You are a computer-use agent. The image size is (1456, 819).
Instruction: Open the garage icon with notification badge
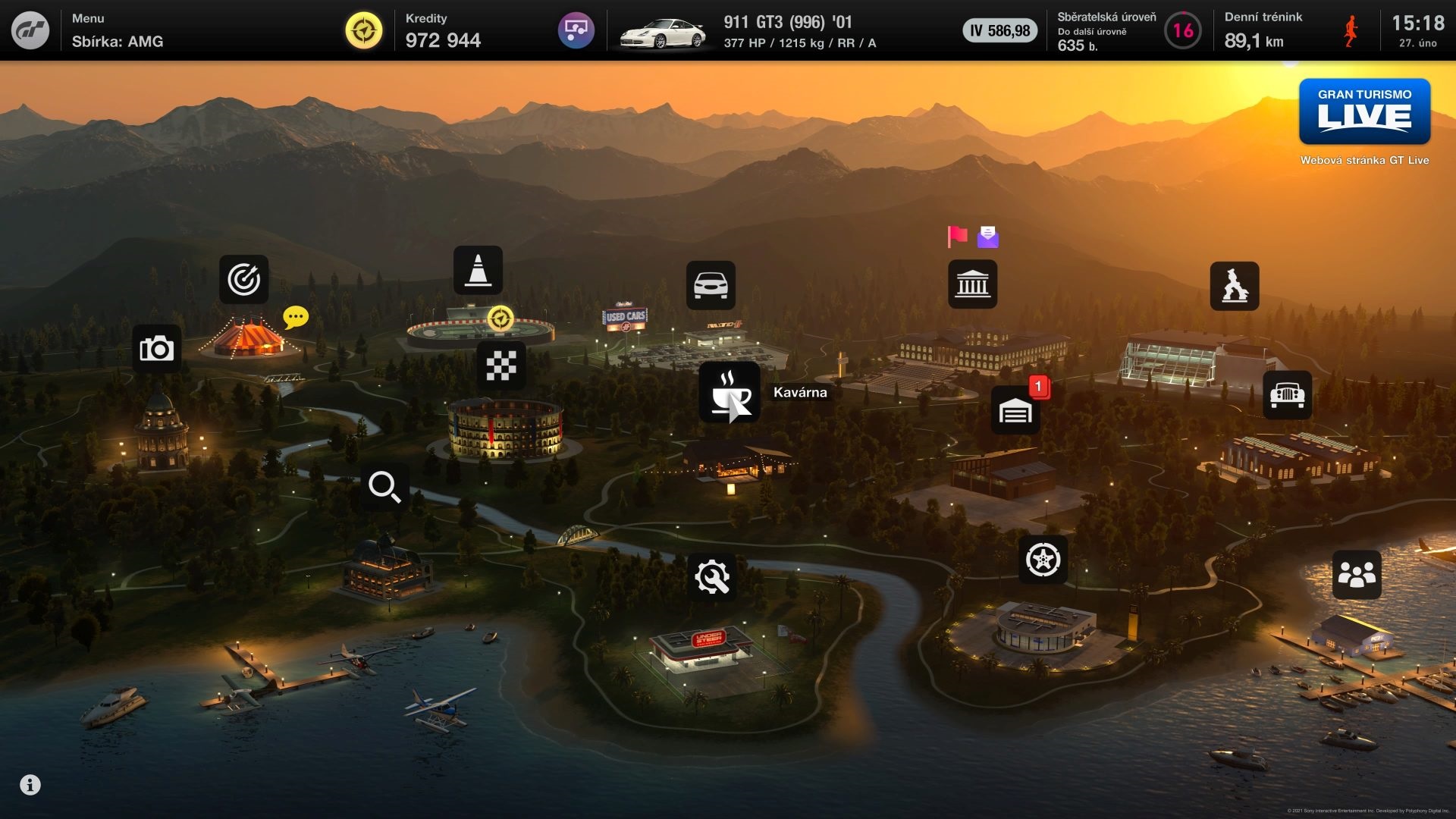click(x=1015, y=411)
